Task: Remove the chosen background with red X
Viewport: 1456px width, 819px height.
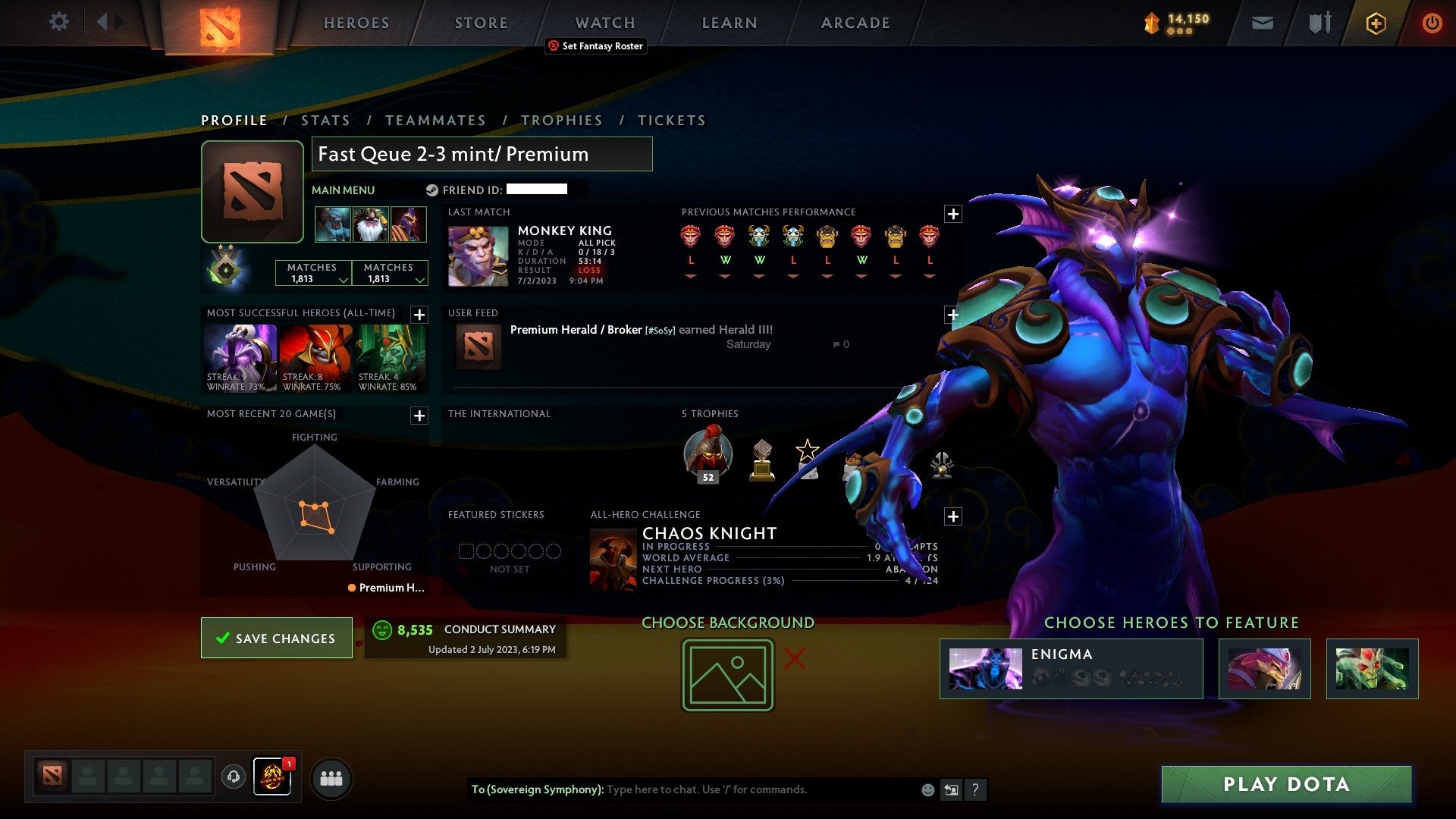Action: coord(792,660)
